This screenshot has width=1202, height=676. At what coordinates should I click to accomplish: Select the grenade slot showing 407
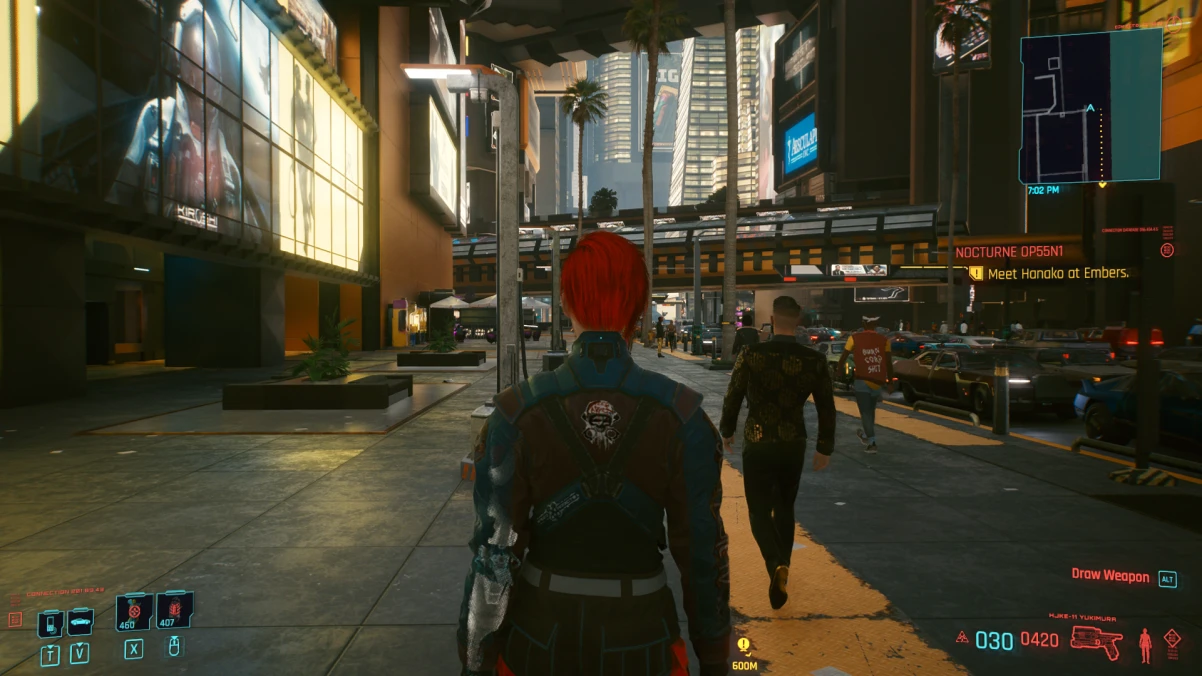tap(173, 610)
